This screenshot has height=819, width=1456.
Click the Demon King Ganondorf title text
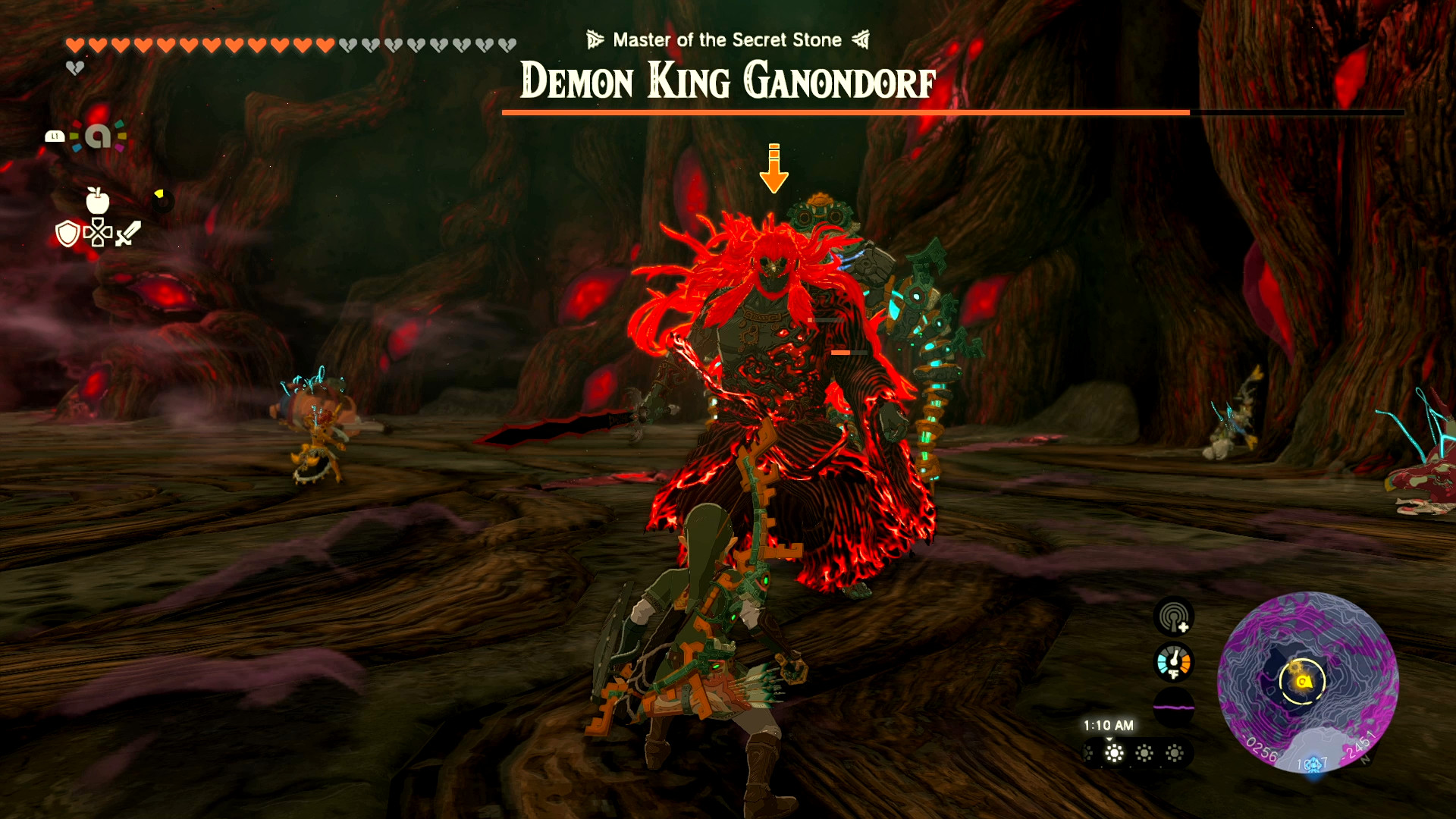coord(727,83)
